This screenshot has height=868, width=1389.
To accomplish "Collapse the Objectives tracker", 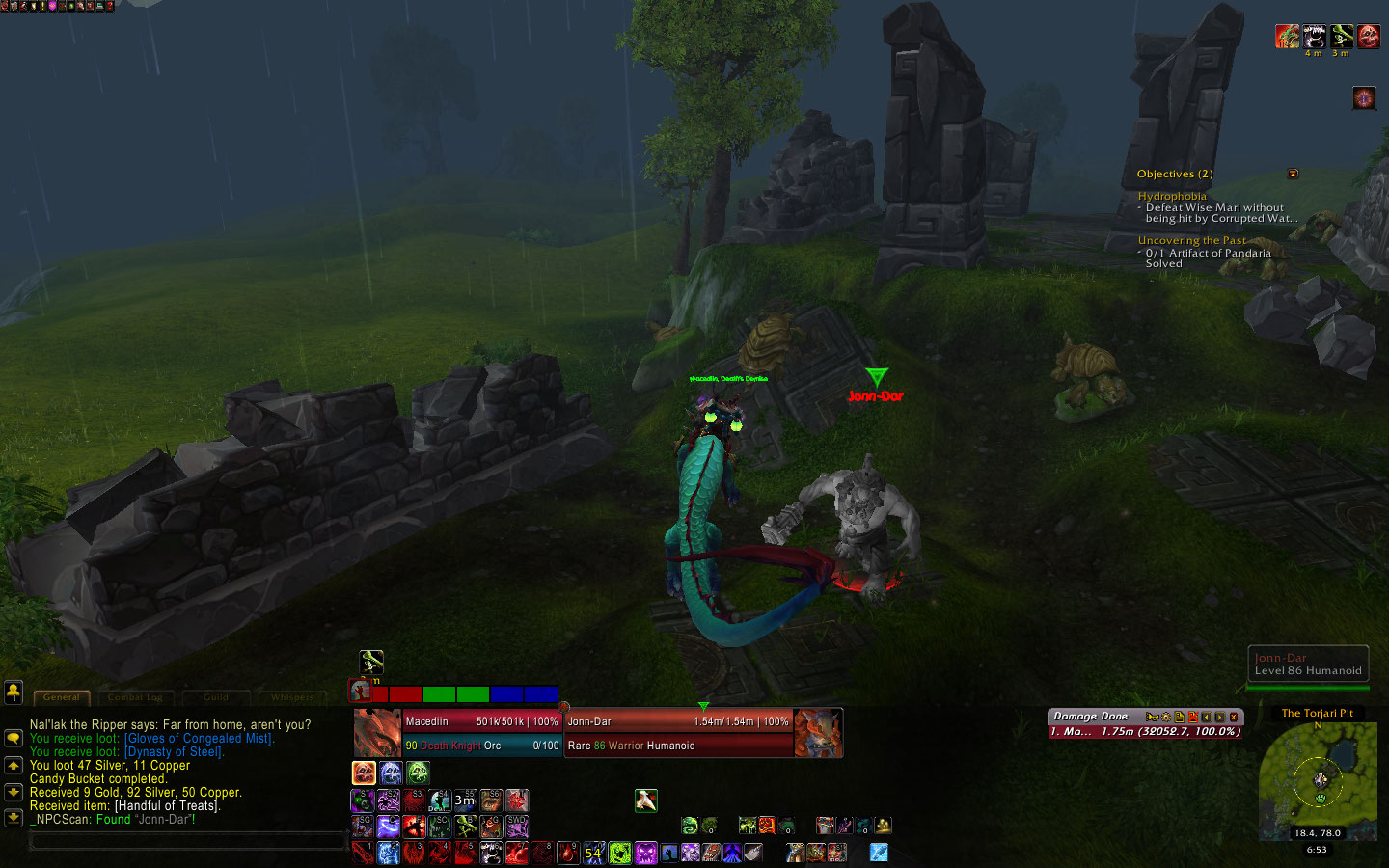I will 1293,175.
